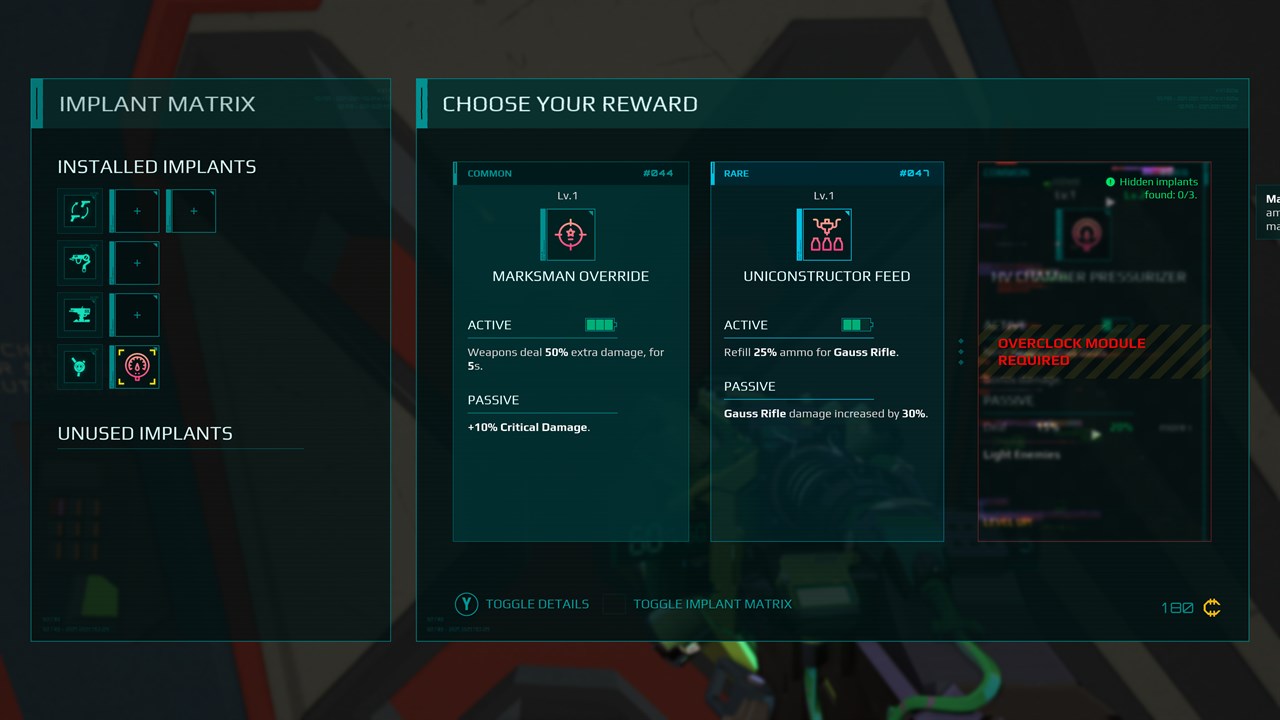Click the mounted turret category icon

[x=80, y=315]
